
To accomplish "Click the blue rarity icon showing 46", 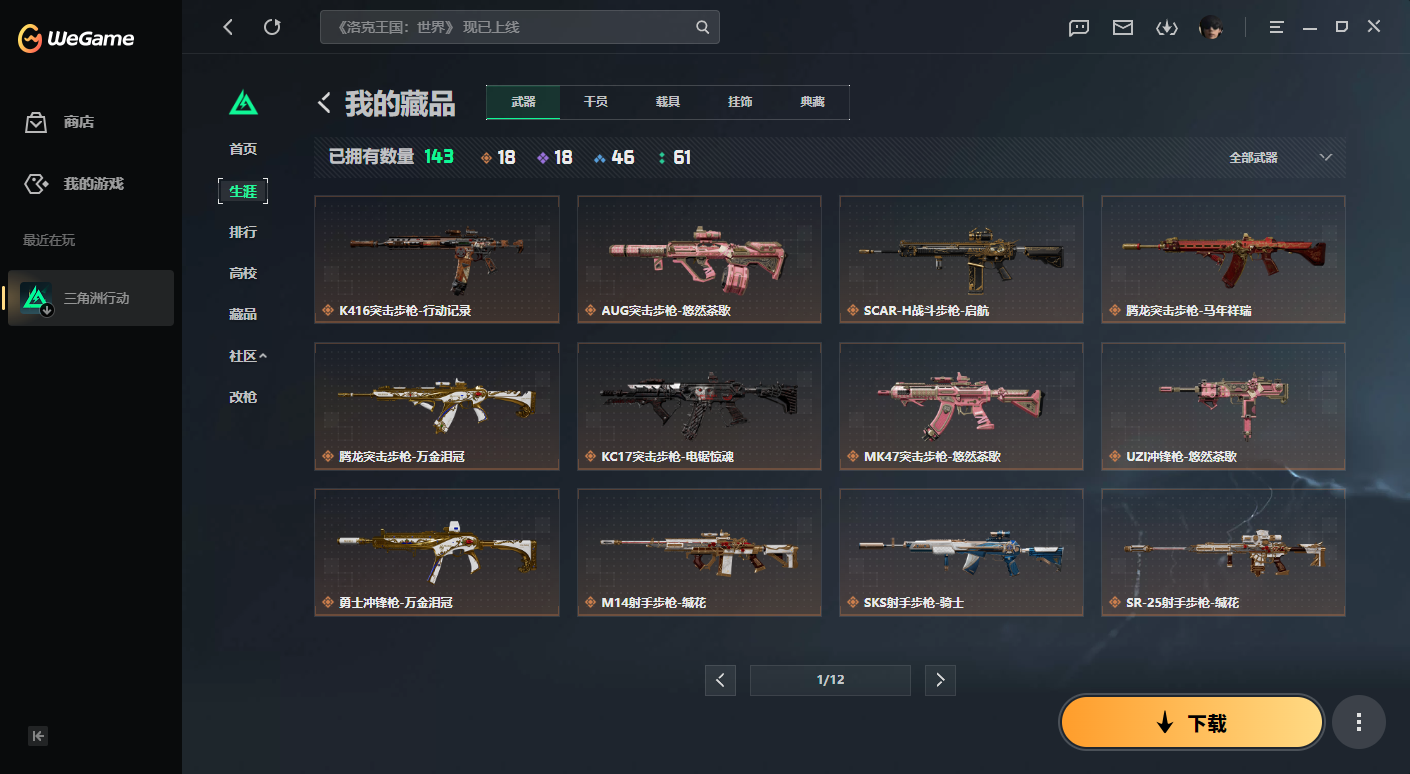I will click(x=601, y=156).
